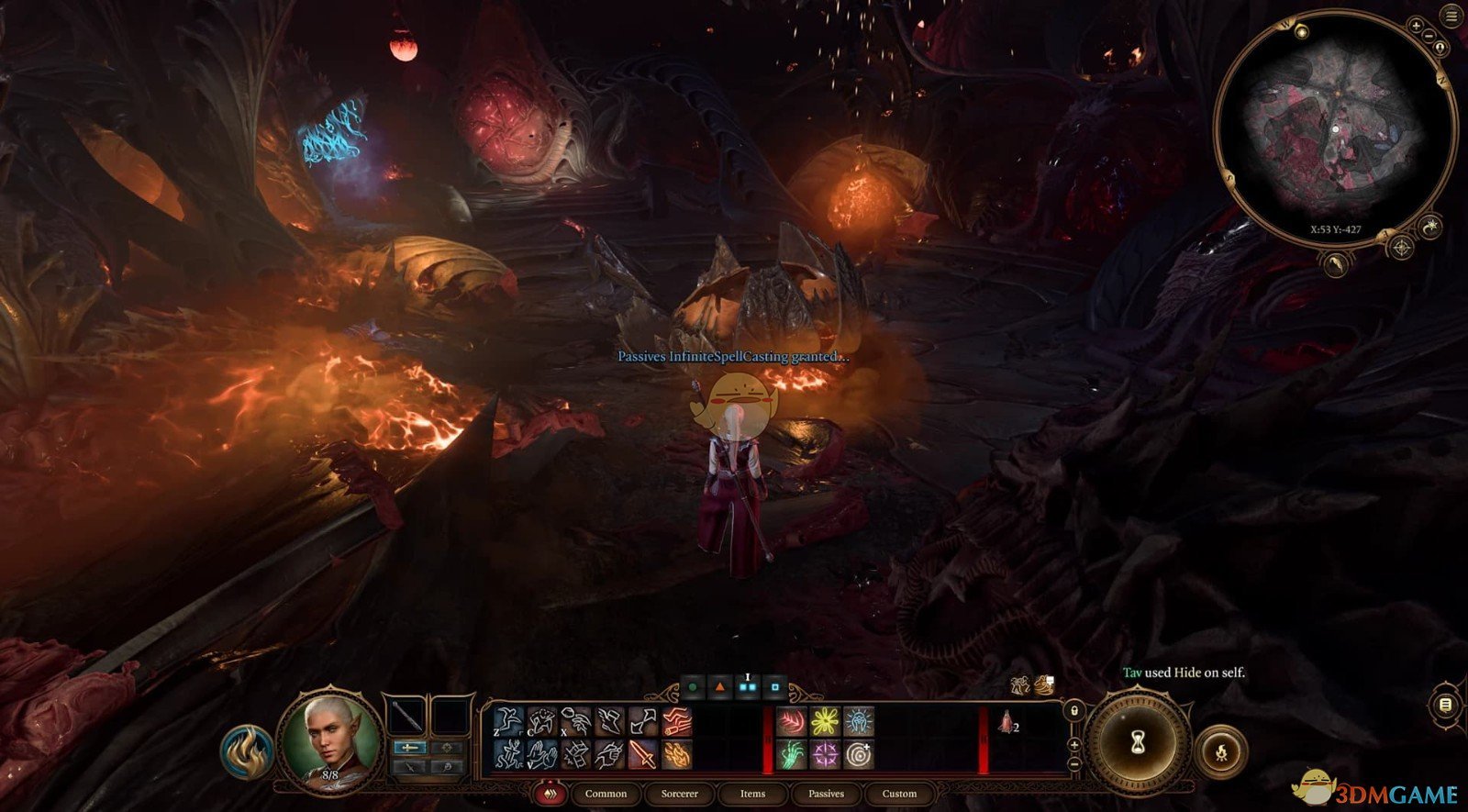Screen dimensions: 1468x812
Task: Select the main-hand staff weapon slot
Action: 406,716
